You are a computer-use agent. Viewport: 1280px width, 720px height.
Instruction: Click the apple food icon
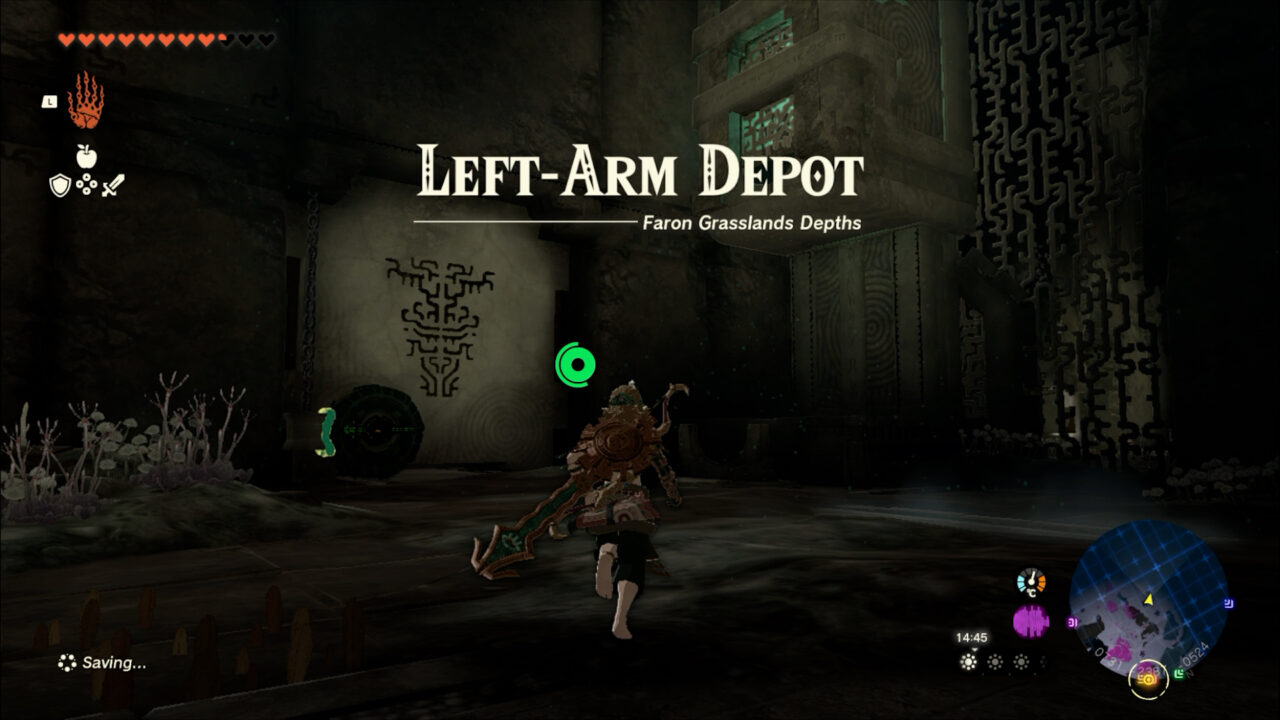86,156
